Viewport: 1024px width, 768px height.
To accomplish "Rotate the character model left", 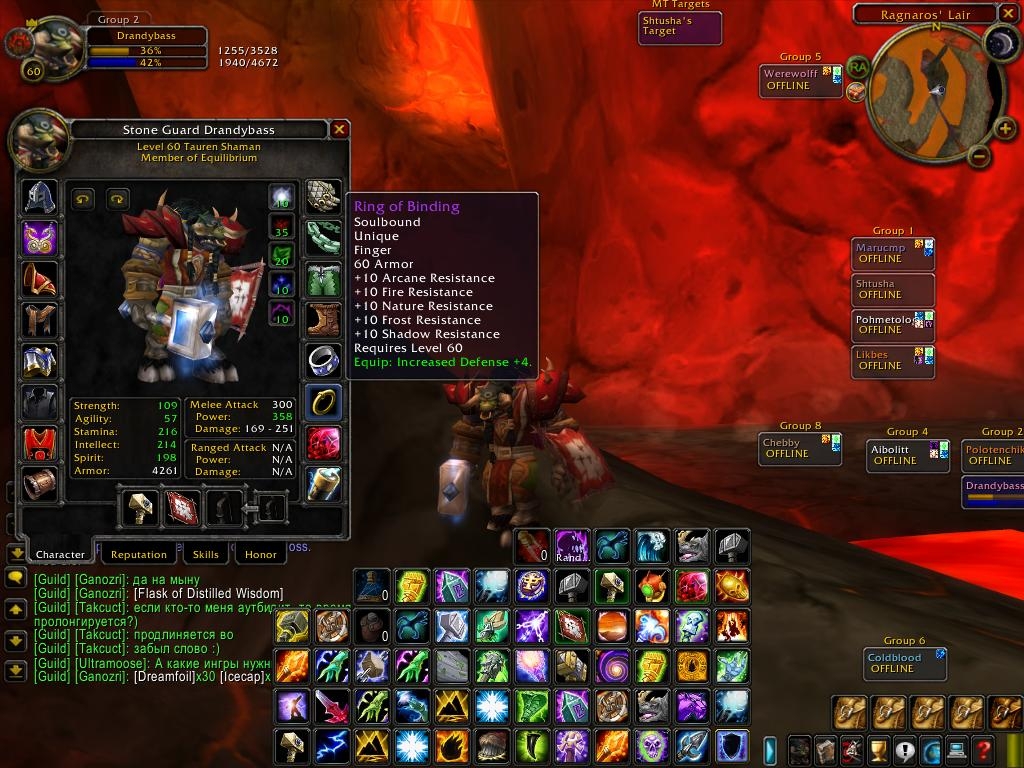I will tap(83, 198).
